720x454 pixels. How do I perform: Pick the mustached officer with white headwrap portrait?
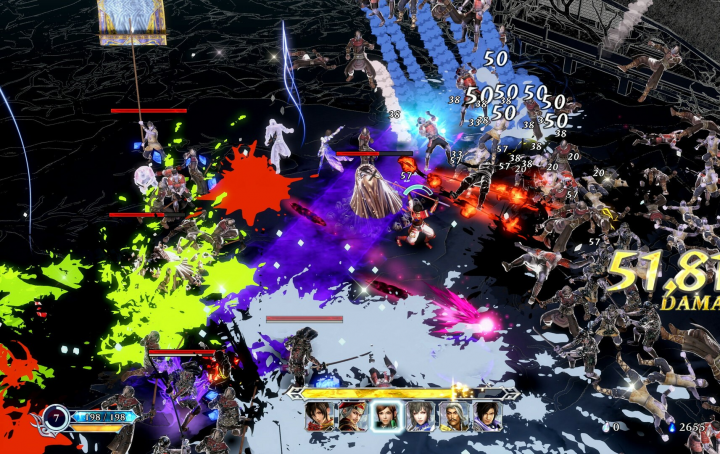click(455, 416)
